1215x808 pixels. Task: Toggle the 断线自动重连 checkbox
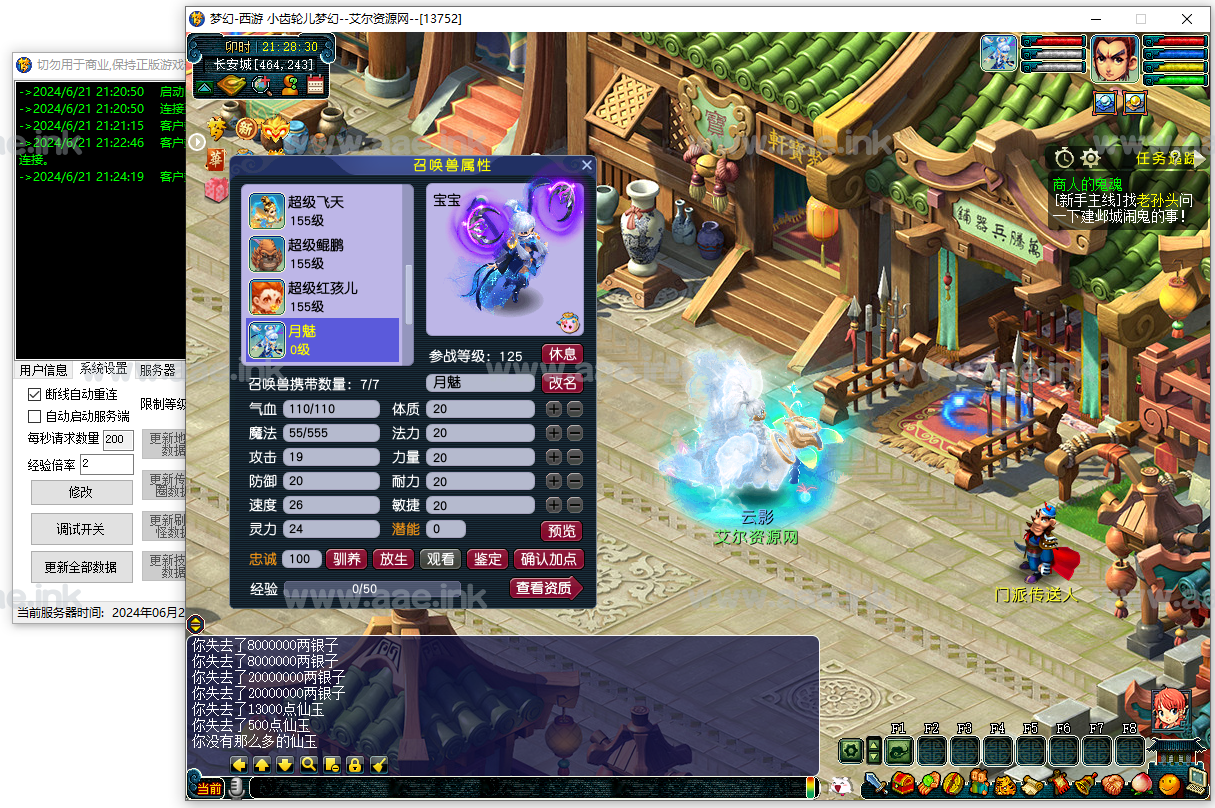coord(35,395)
